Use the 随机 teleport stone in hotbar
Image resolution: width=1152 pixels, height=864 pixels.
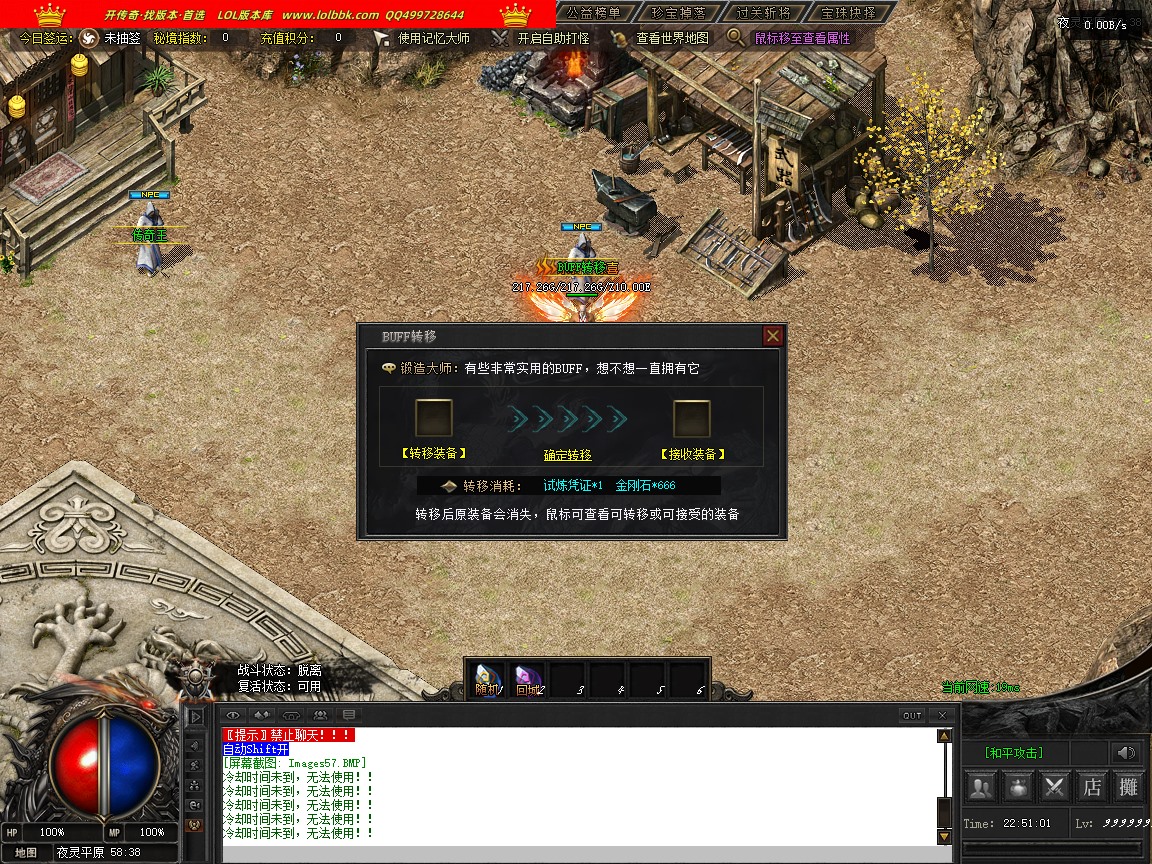pyautogui.click(x=488, y=679)
